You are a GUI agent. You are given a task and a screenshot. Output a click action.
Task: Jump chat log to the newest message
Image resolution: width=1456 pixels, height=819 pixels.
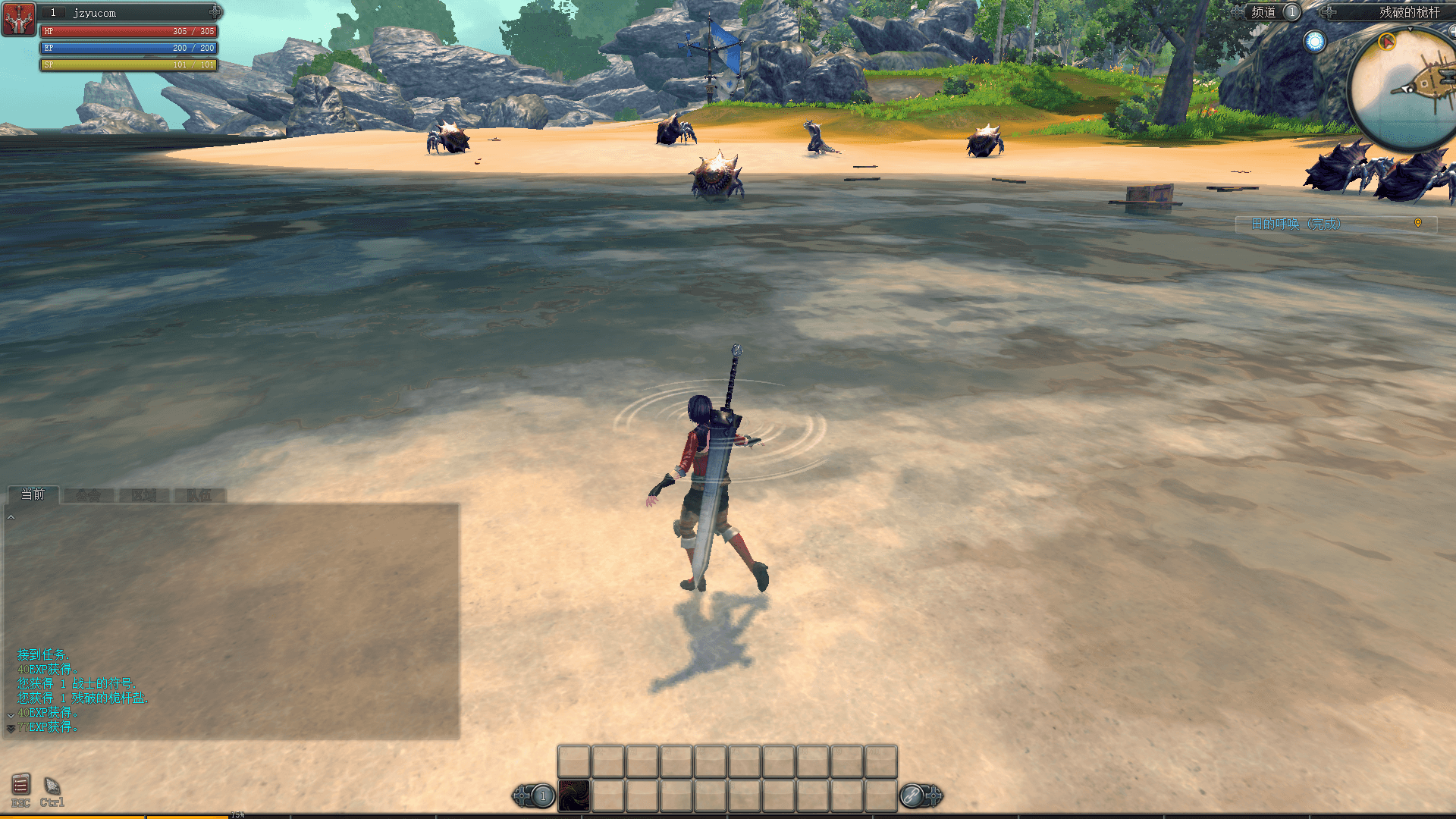tap(11, 728)
